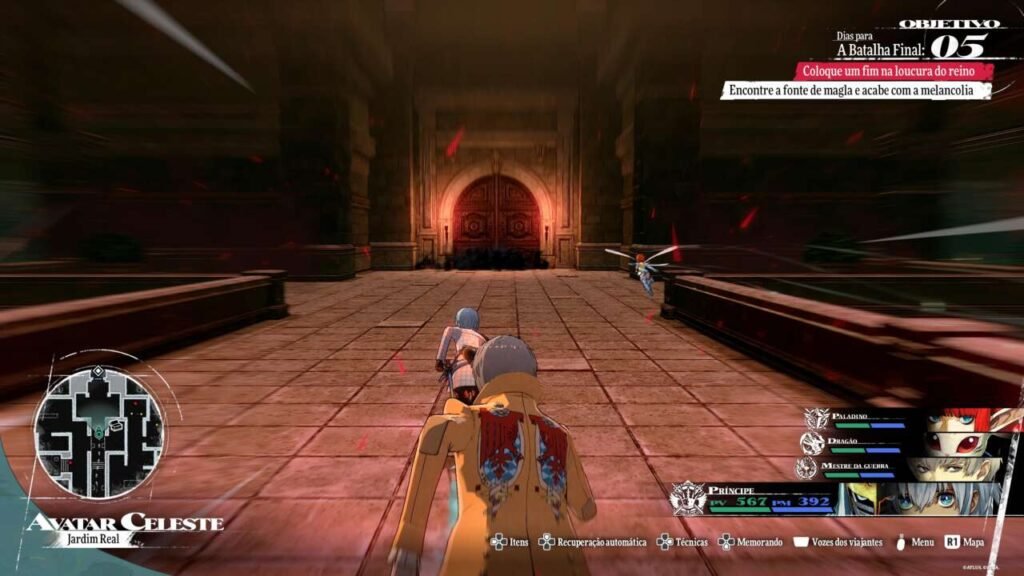Open the circular dungeon minimap
The height and width of the screenshot is (576, 1024).
coord(99,432)
